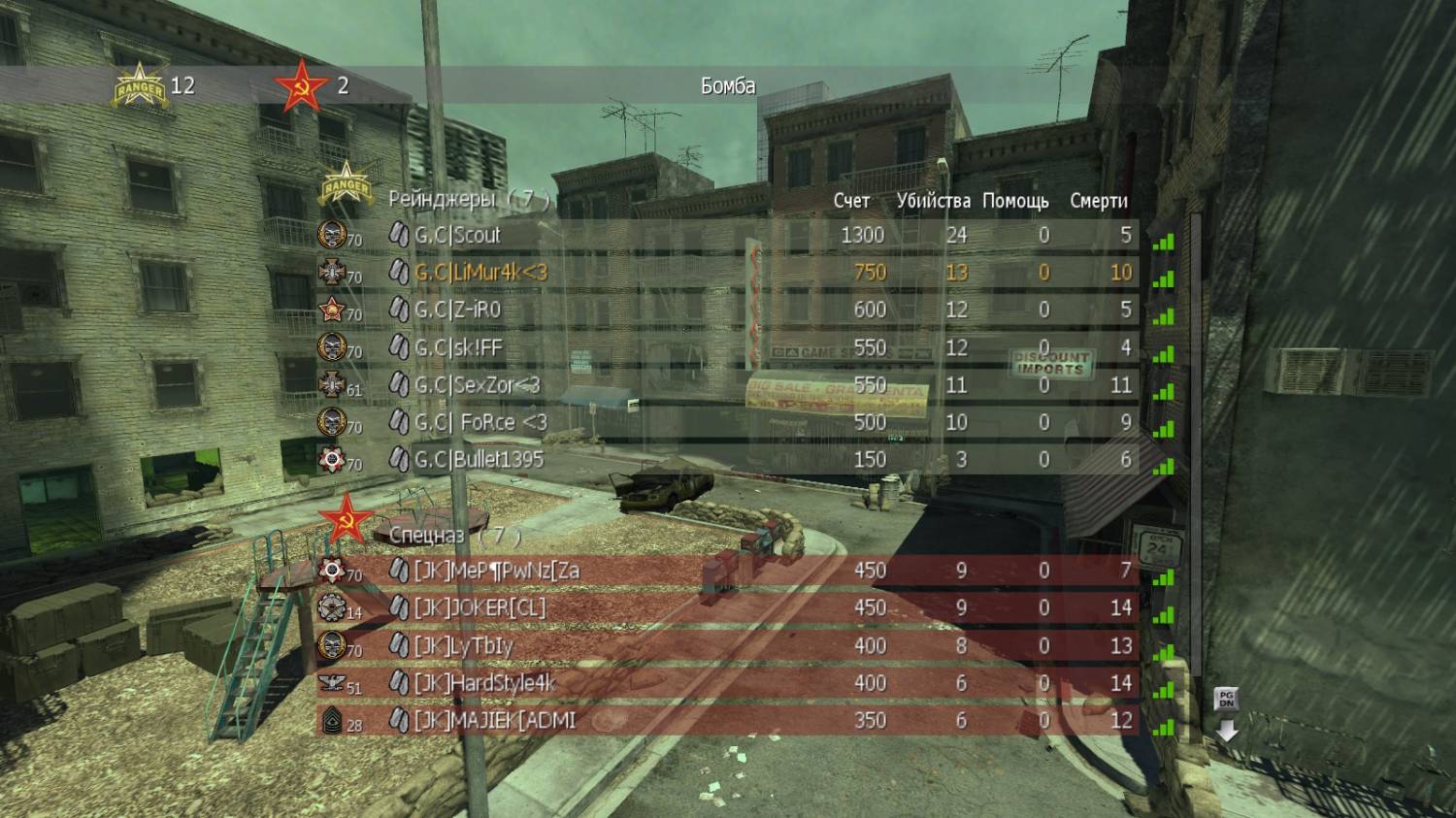
Task: Select player G.C|Scout in the scoreboard
Action: click(x=457, y=235)
